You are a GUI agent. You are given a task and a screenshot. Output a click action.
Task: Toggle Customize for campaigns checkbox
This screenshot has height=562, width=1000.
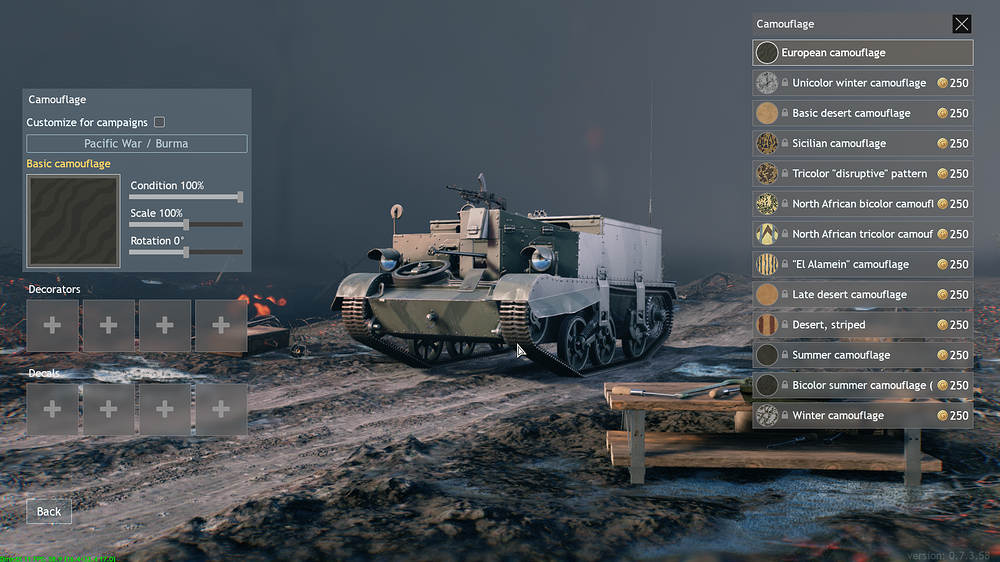click(x=159, y=122)
